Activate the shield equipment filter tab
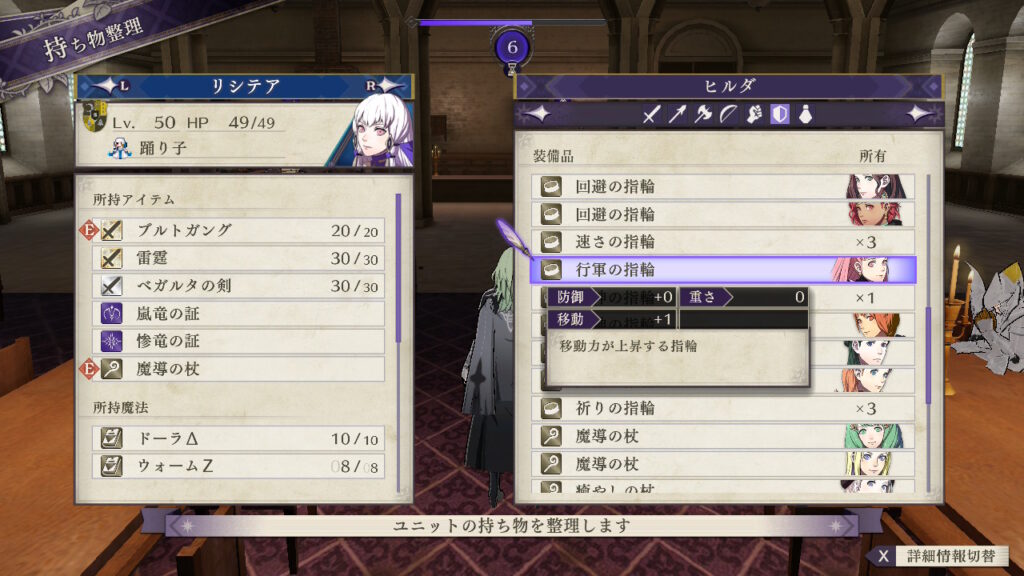 780,115
